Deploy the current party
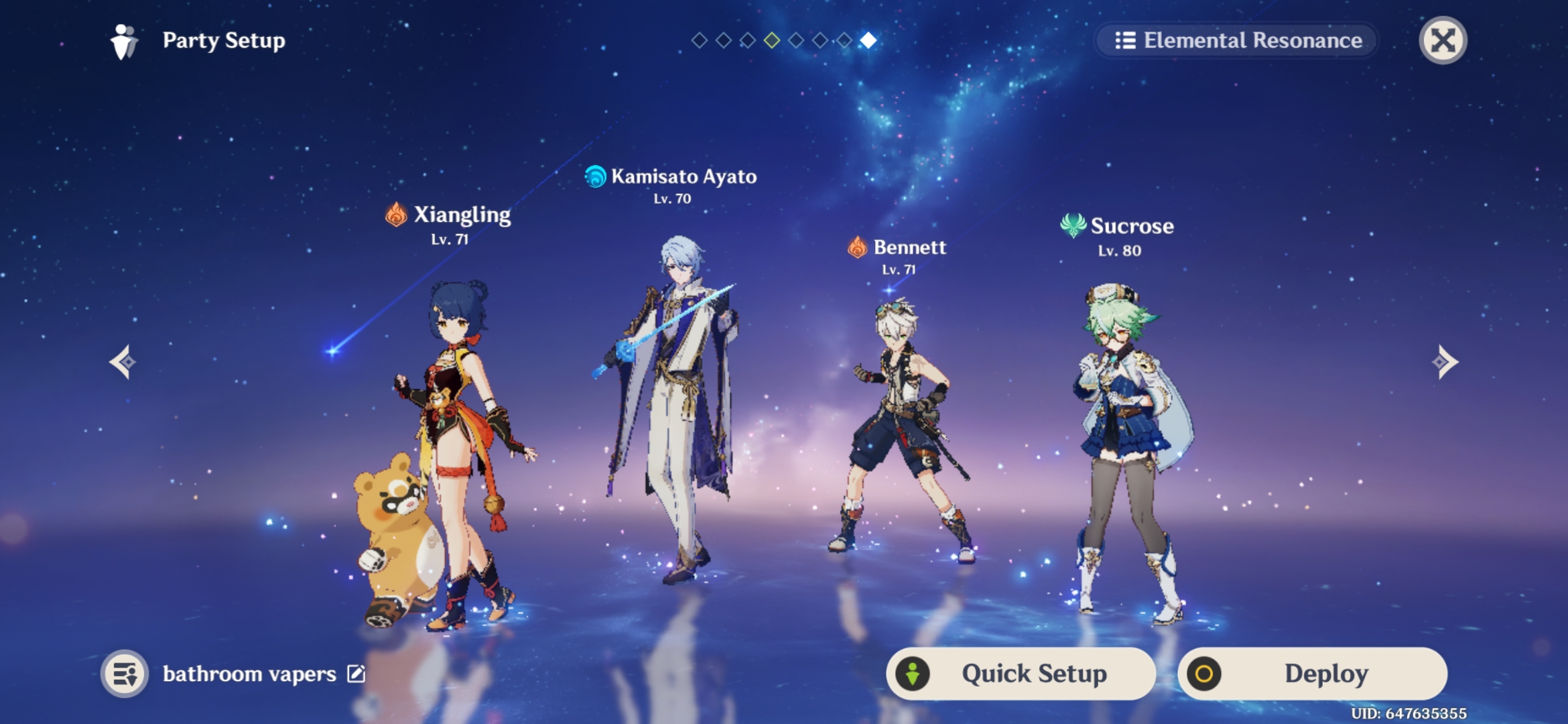This screenshot has width=1568, height=724. [1313, 674]
